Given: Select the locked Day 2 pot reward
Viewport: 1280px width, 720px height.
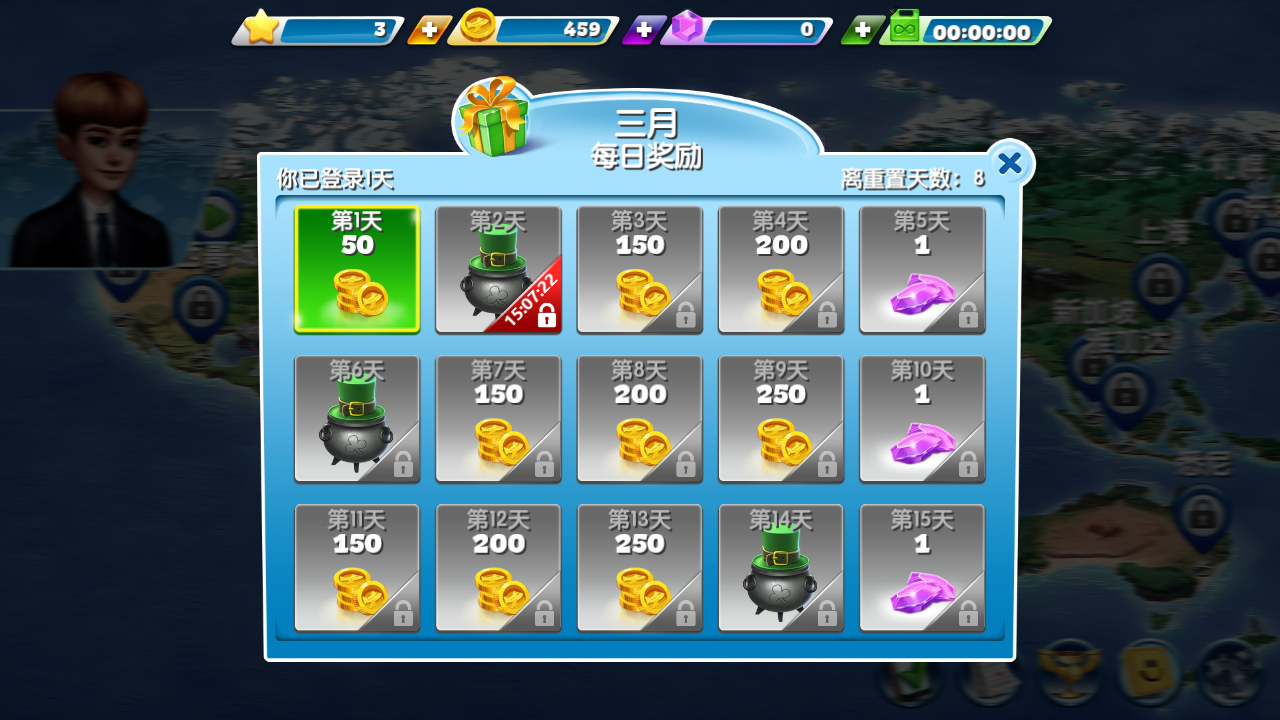Looking at the screenshot, I should coord(498,269).
